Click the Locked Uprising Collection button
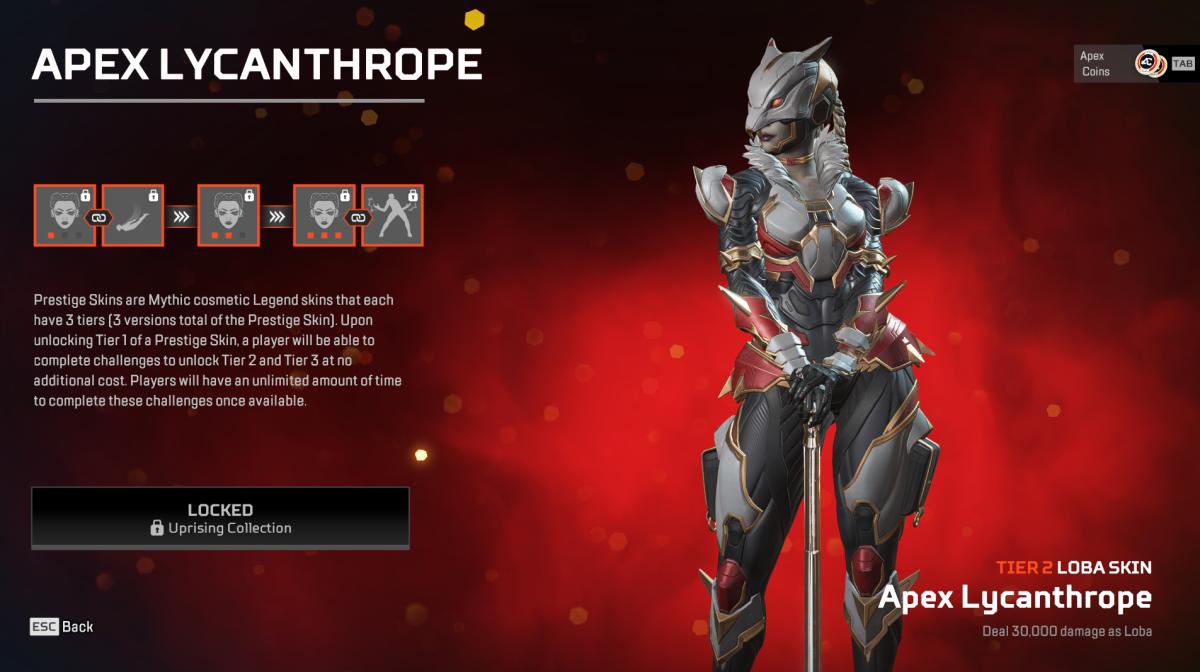Image resolution: width=1200 pixels, height=672 pixels. pyautogui.click(x=220, y=518)
